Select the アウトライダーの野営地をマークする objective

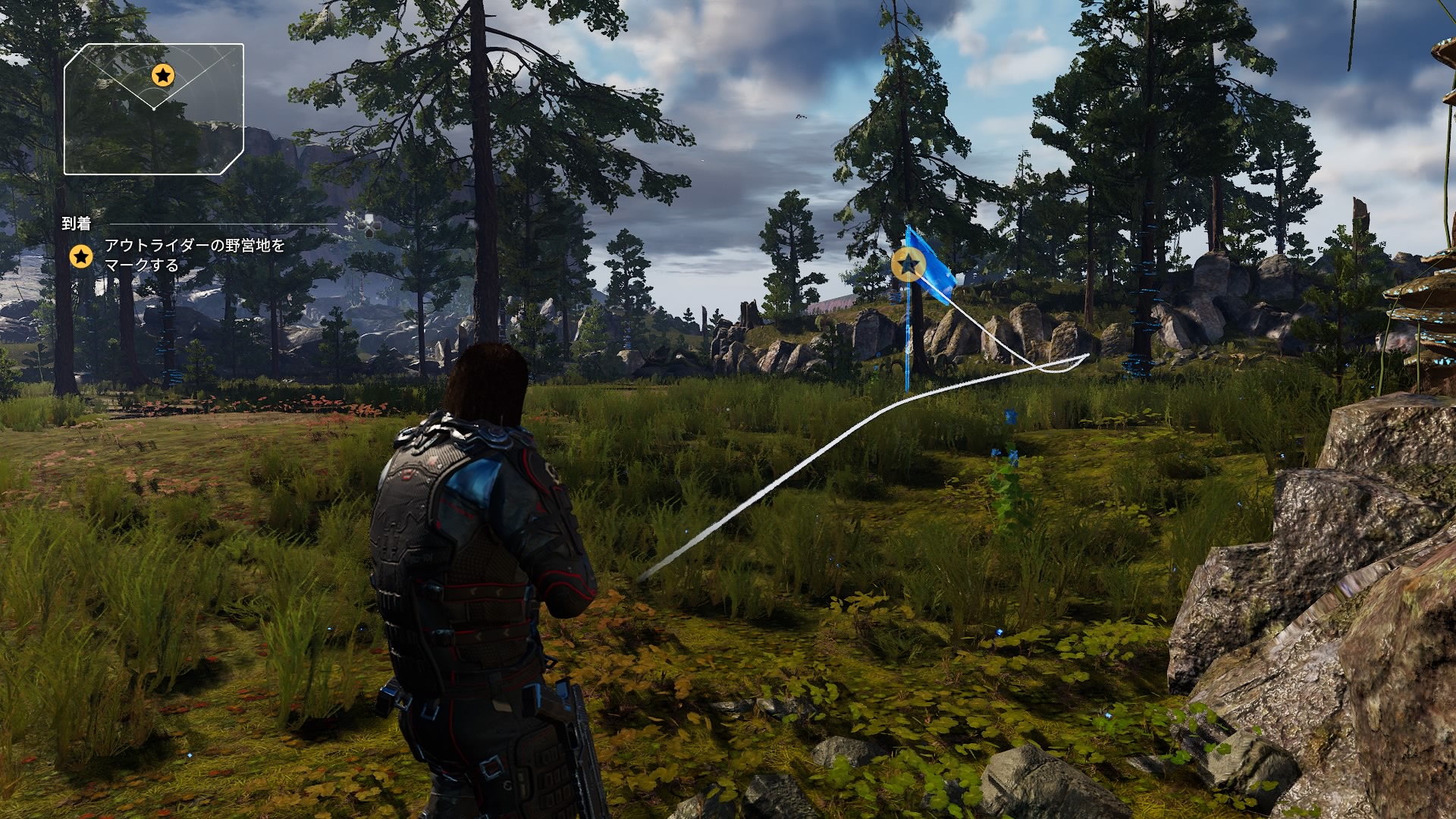pos(194,256)
